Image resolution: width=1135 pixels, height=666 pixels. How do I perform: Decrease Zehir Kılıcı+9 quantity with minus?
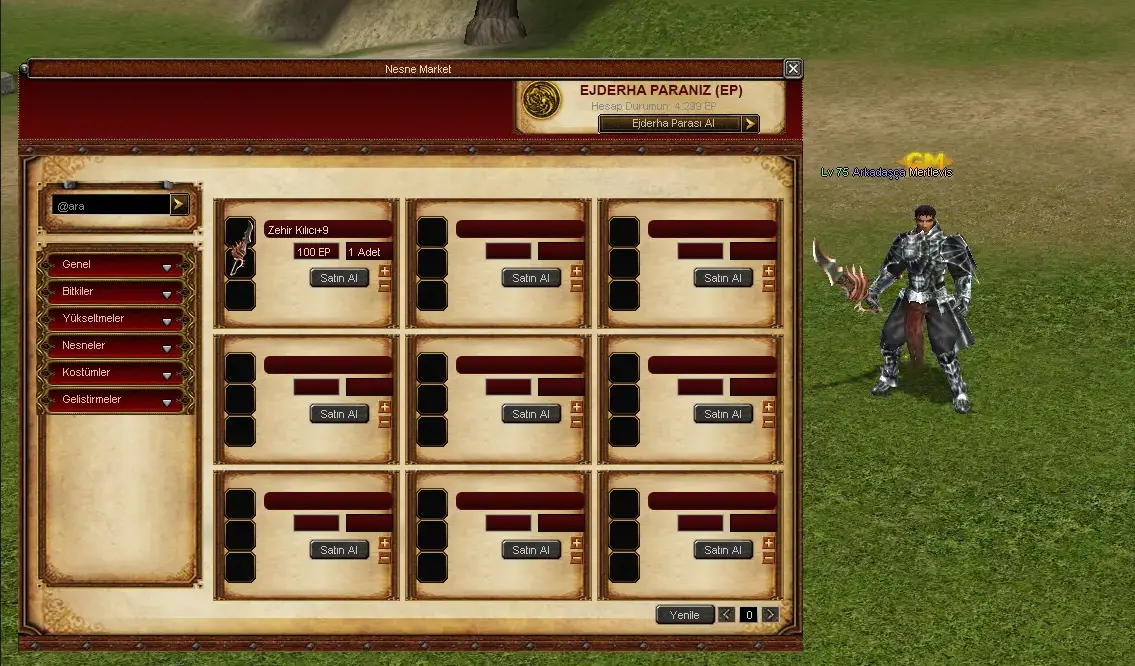click(385, 285)
